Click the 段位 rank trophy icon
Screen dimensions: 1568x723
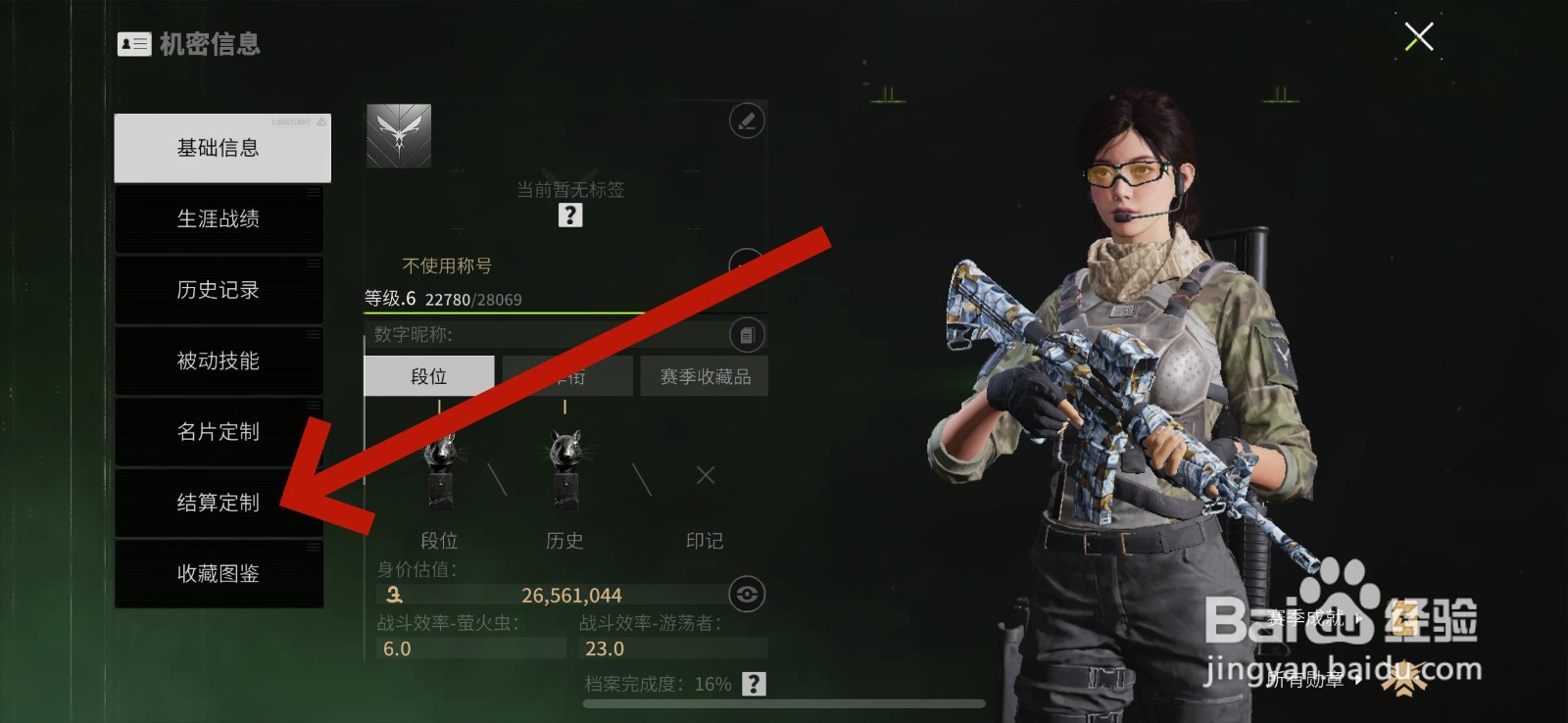click(440, 475)
